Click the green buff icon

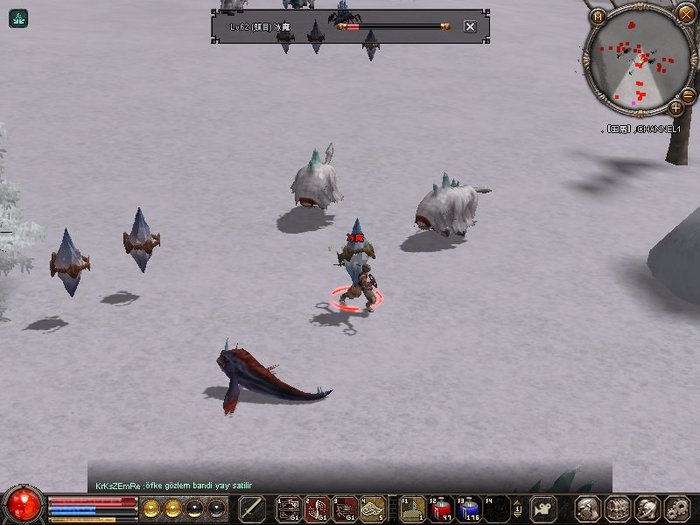[x=18, y=17]
